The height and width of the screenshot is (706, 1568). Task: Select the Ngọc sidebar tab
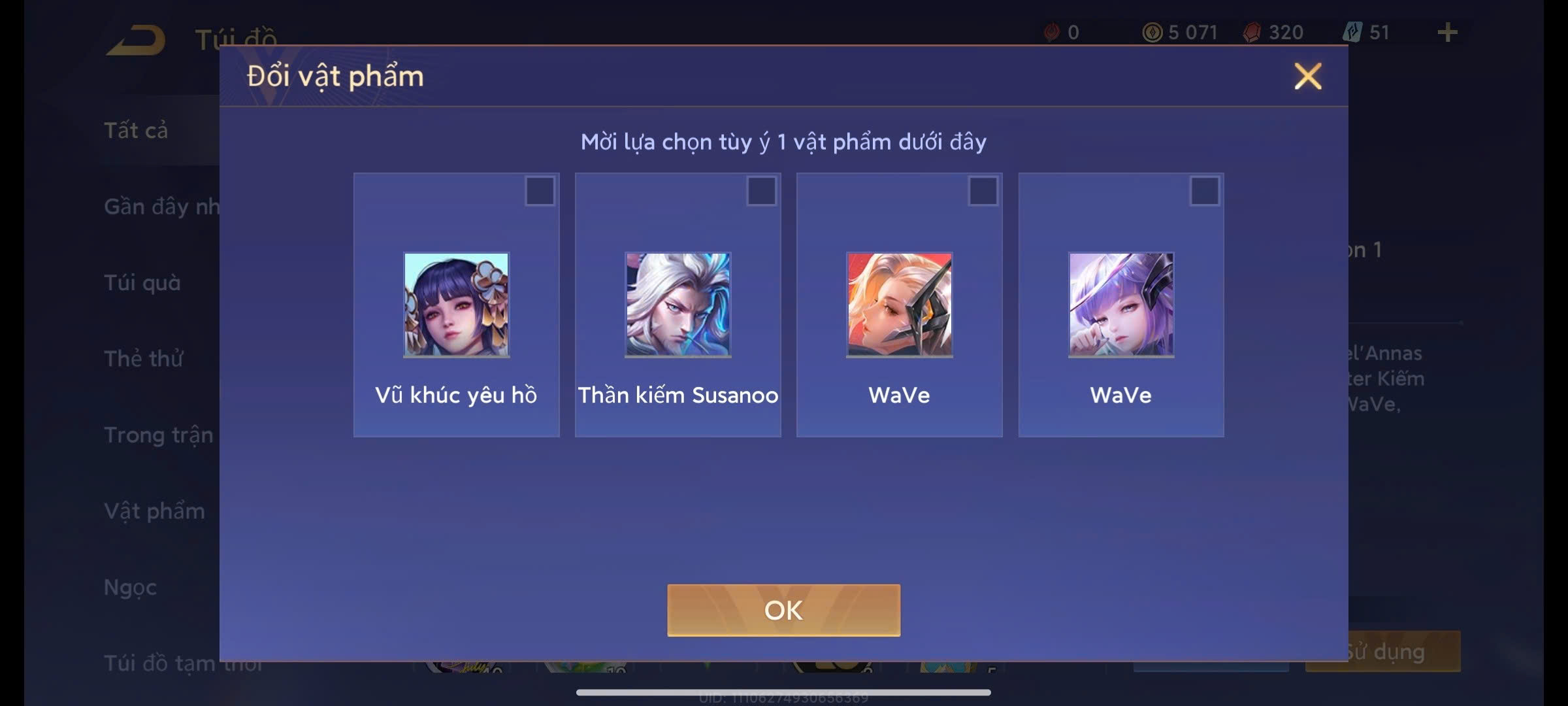(x=129, y=587)
